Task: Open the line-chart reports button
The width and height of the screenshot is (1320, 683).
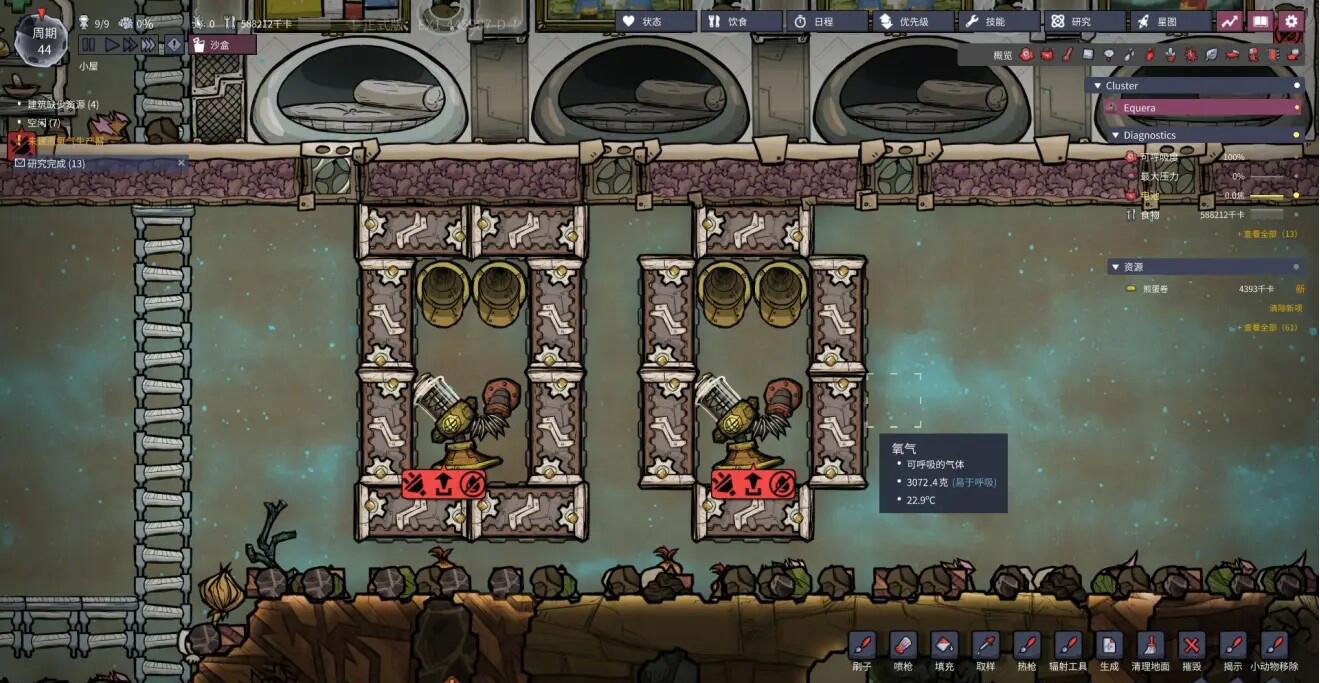Action: (1229, 21)
